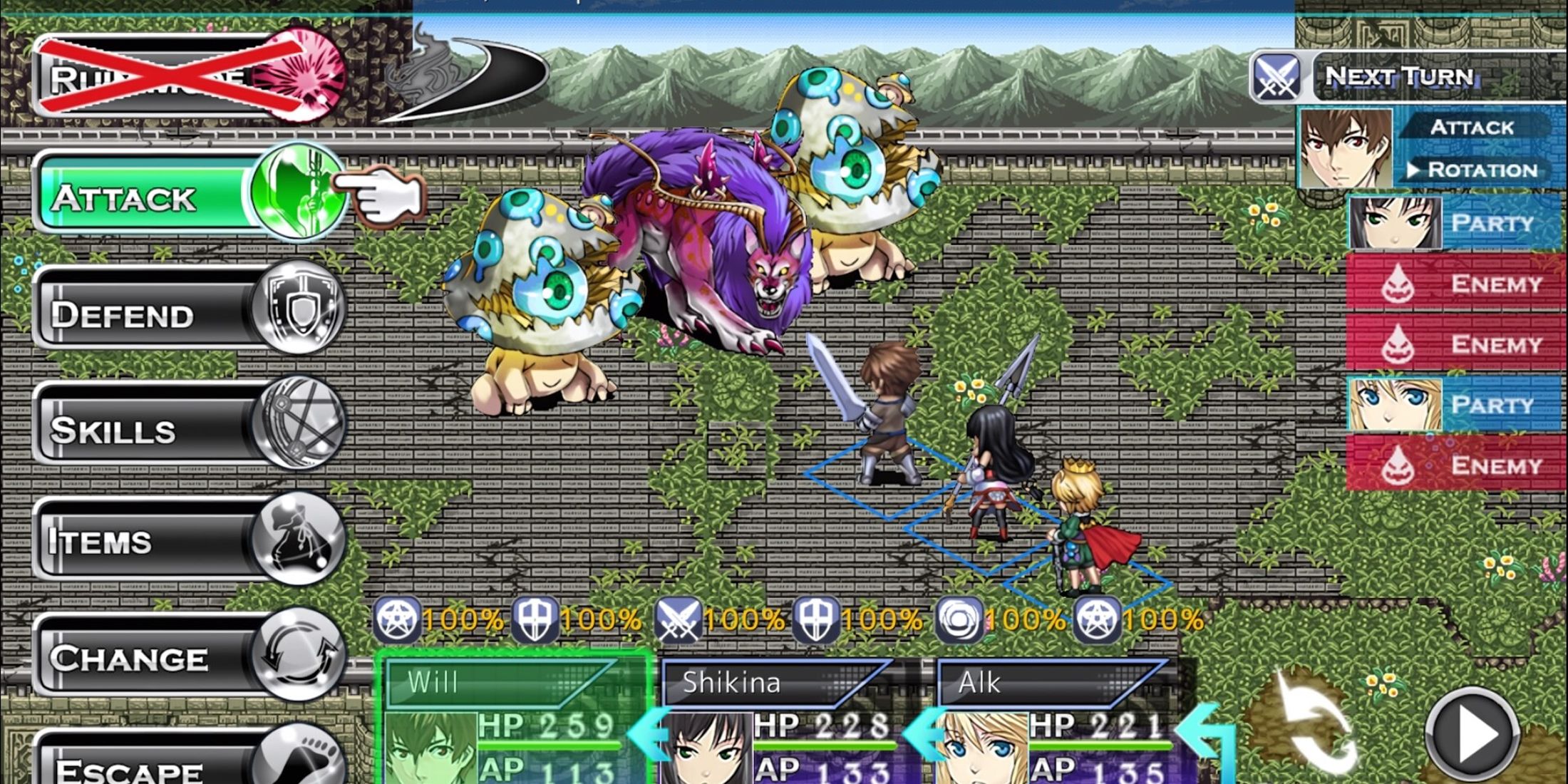Select the first Enemy entry in turn order
Screen dimensions: 1568x784
click(x=1497, y=284)
